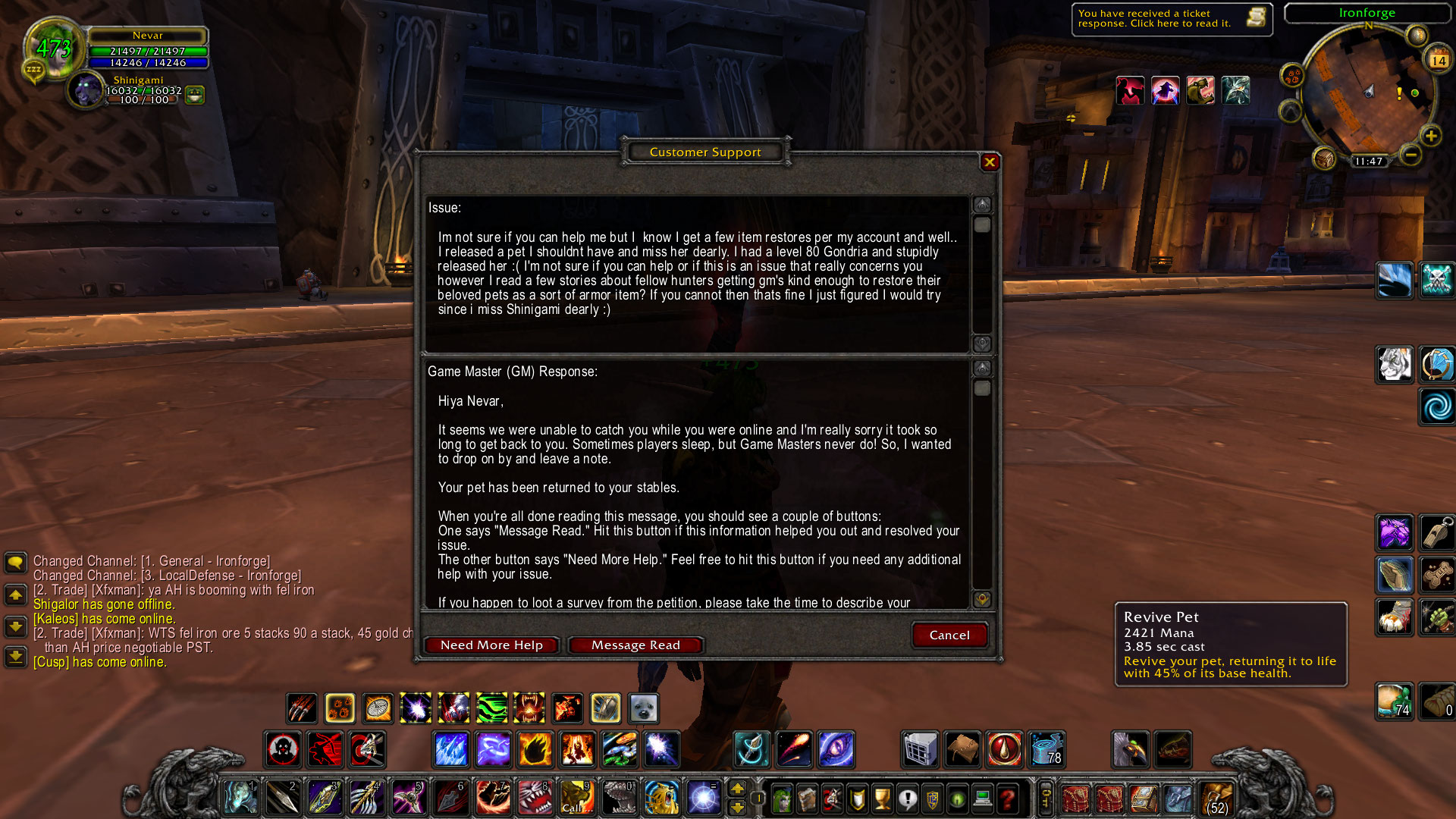Open Achievements with the trophy micro button
This screenshot has height=819, width=1456.
[881, 799]
